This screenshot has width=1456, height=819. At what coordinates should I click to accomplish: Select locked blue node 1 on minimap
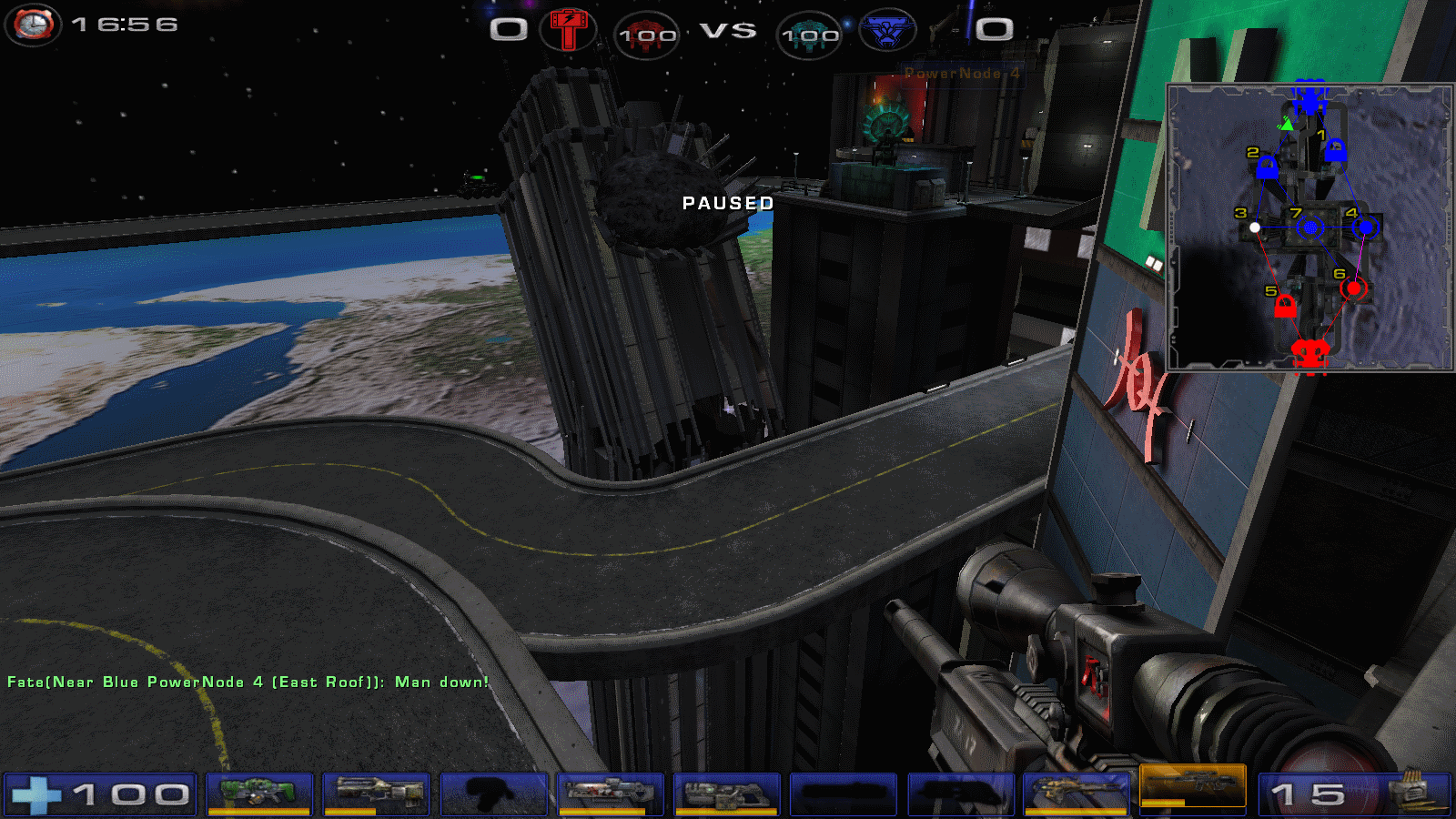pyautogui.click(x=1335, y=150)
